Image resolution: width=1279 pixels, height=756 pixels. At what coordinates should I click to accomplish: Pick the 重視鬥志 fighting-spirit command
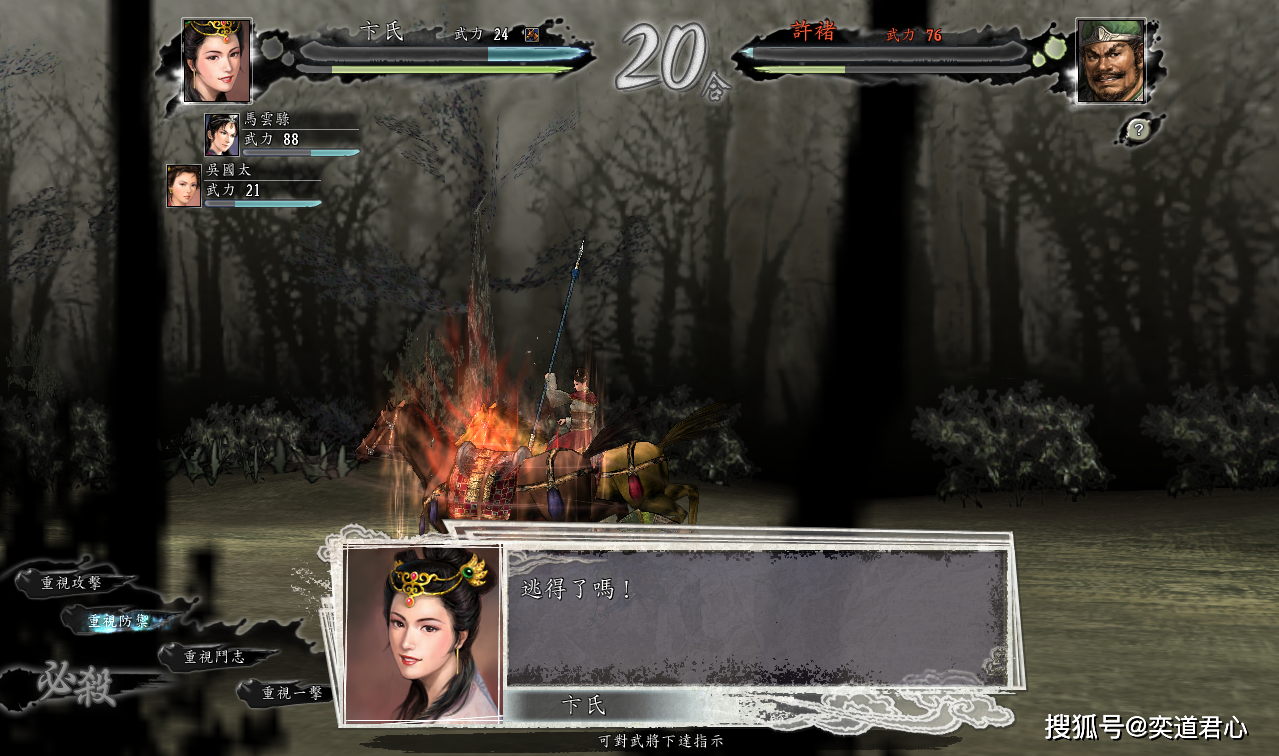[x=214, y=657]
